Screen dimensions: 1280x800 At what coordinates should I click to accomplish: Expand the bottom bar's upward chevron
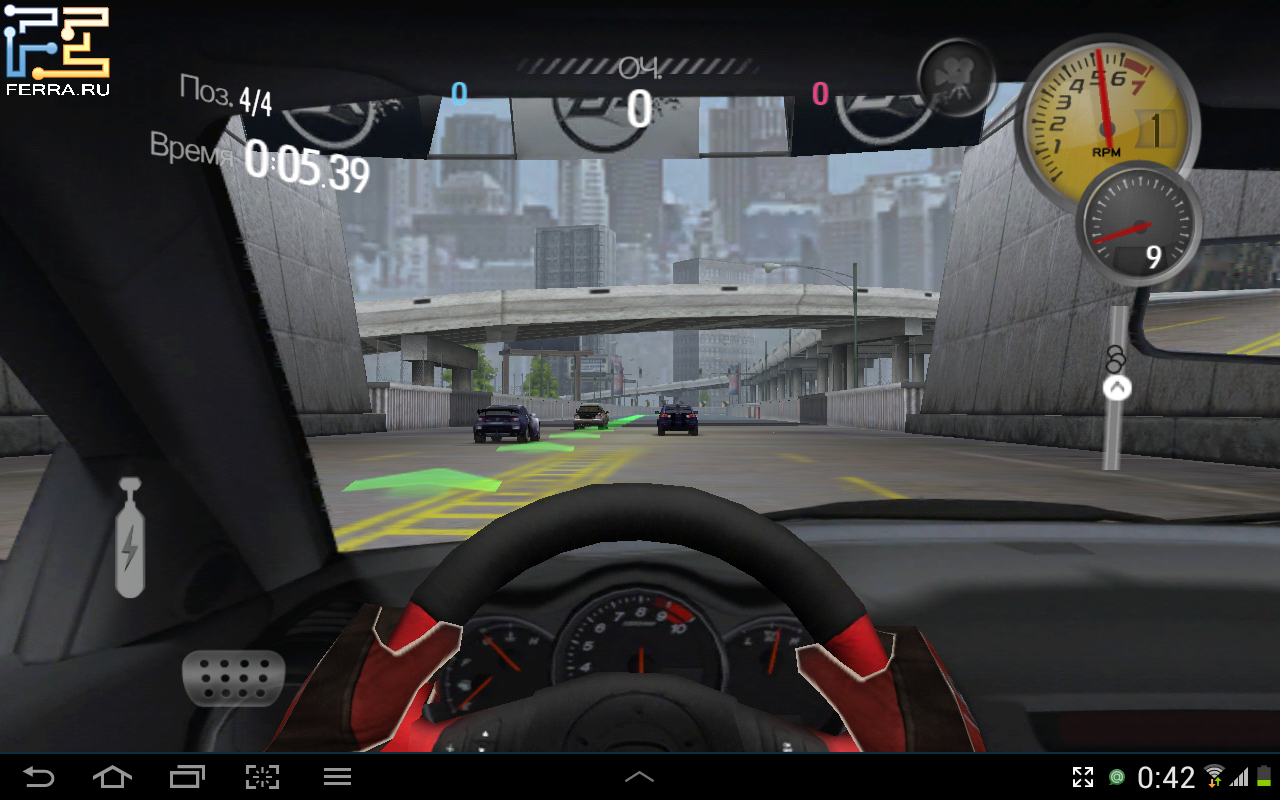point(639,777)
